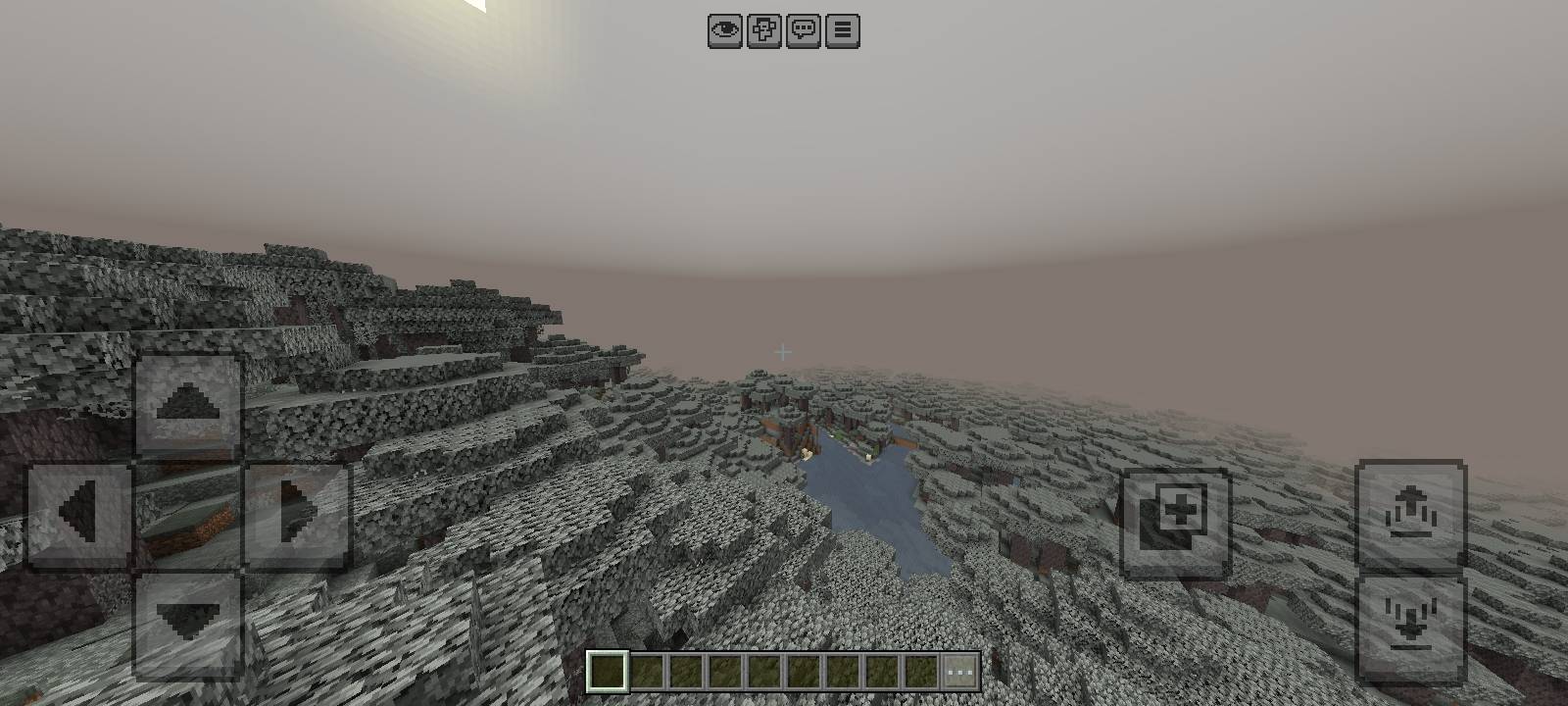Open the emote wheel
This screenshot has width=1568, height=706.
pyautogui.click(x=762, y=29)
